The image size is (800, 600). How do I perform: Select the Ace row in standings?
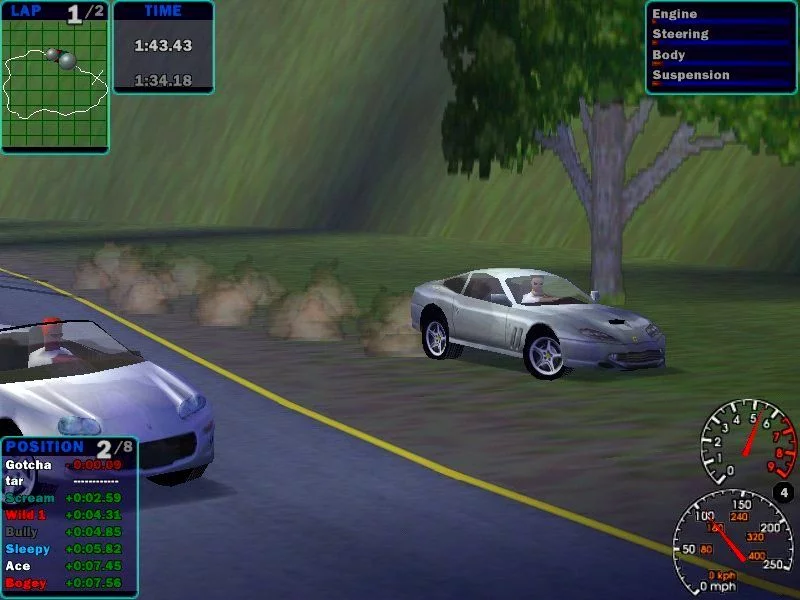click(17, 566)
